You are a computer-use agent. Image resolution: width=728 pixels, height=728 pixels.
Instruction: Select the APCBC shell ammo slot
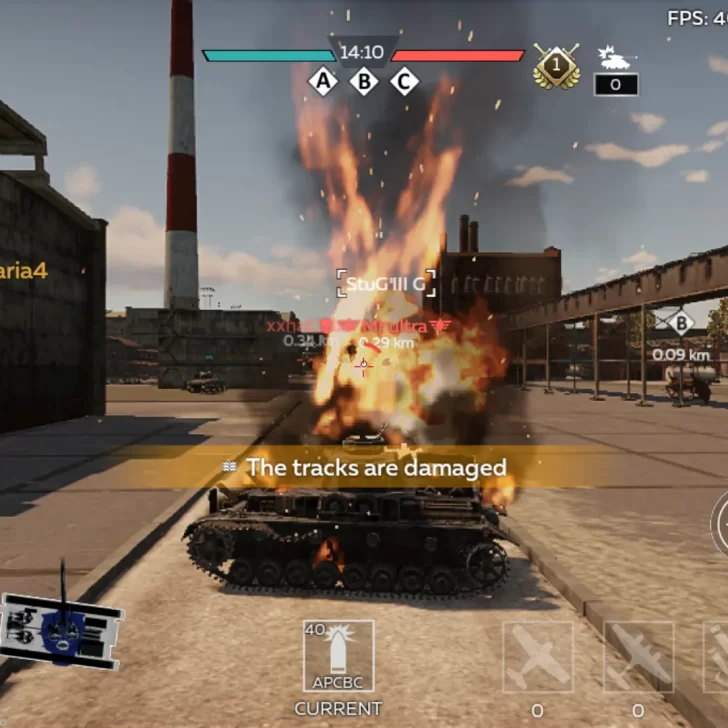click(x=338, y=656)
